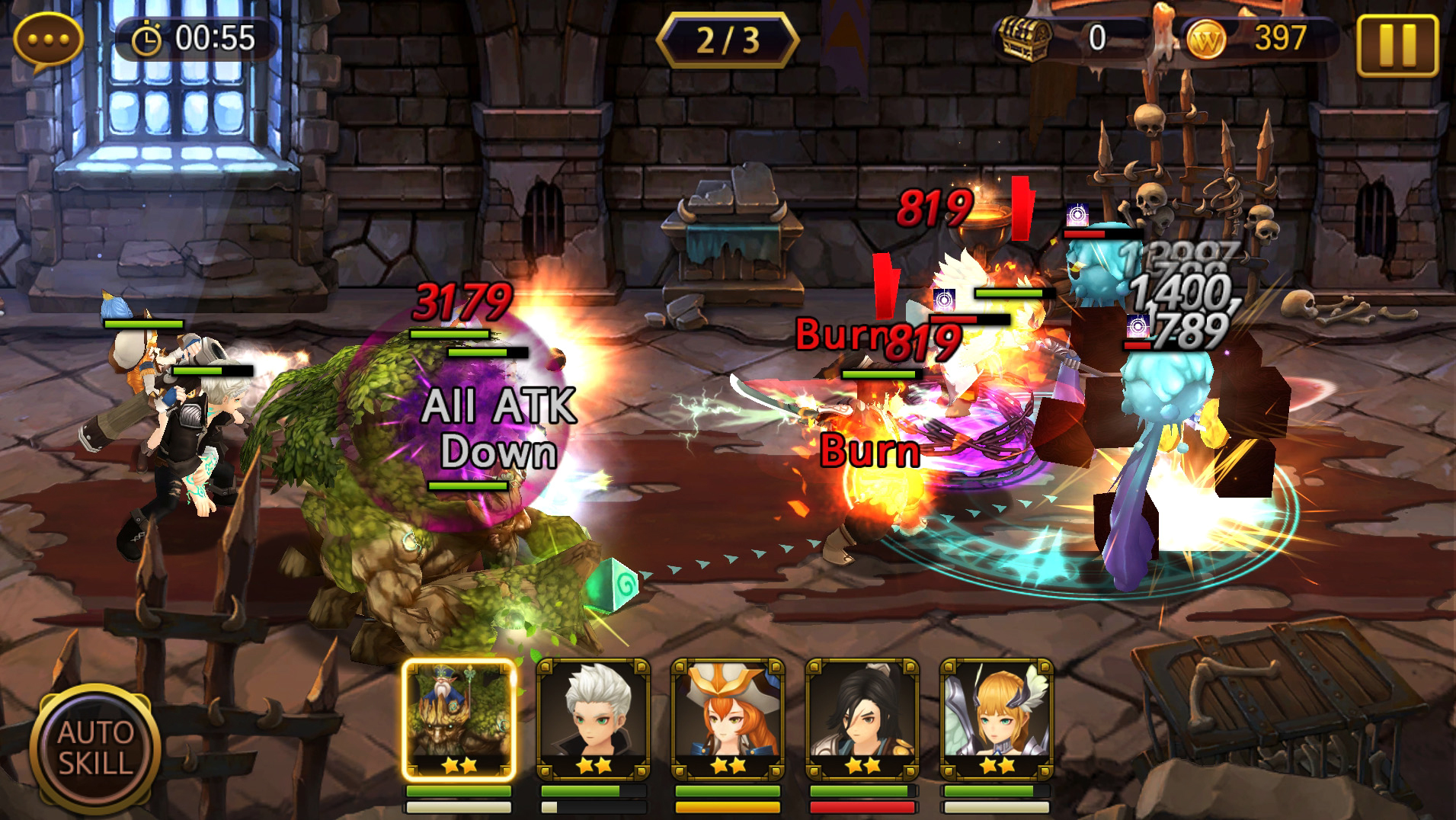
Task: Open the chat speech bubble
Action: tap(48, 40)
